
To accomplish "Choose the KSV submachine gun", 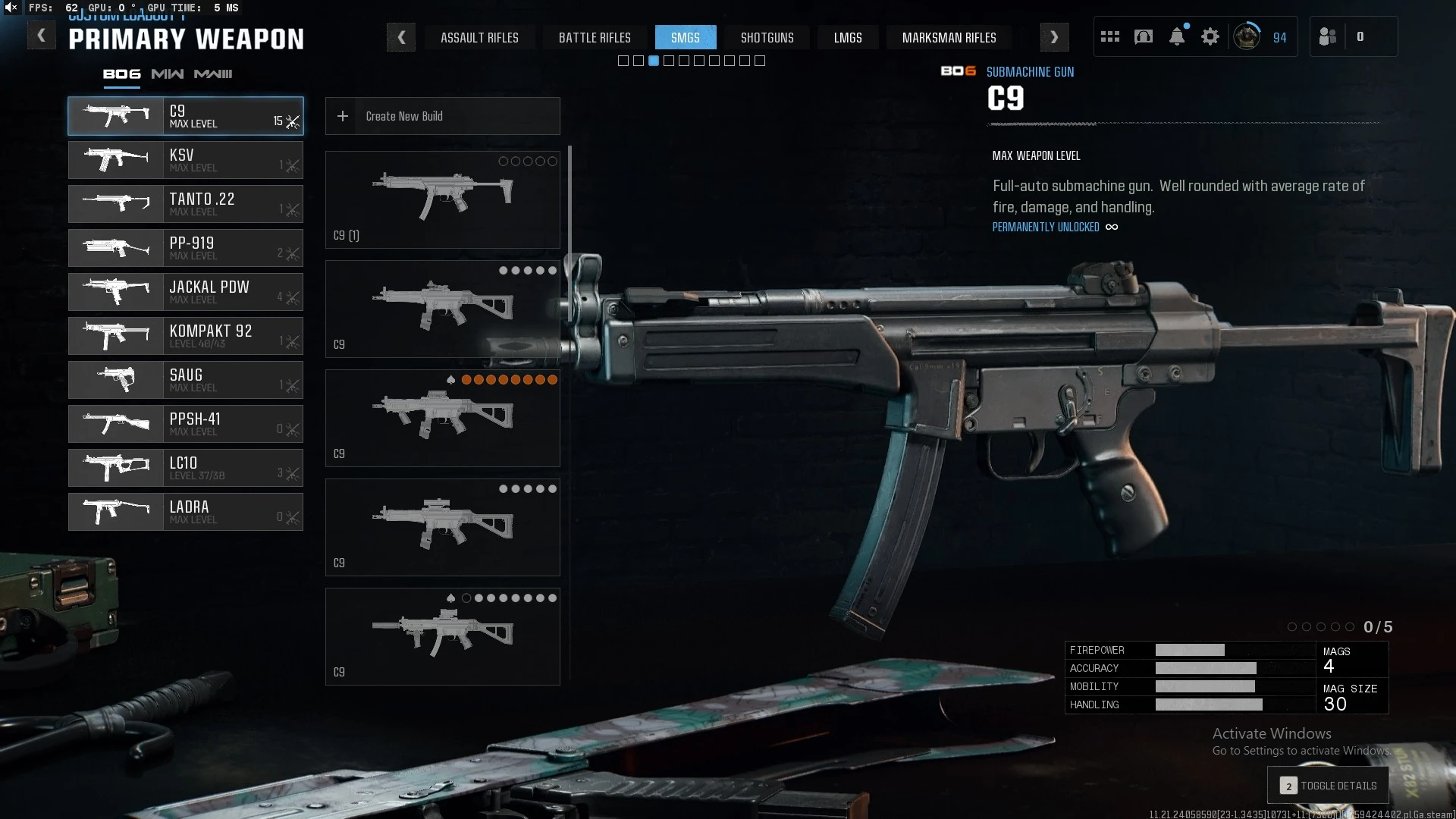I will (x=186, y=160).
